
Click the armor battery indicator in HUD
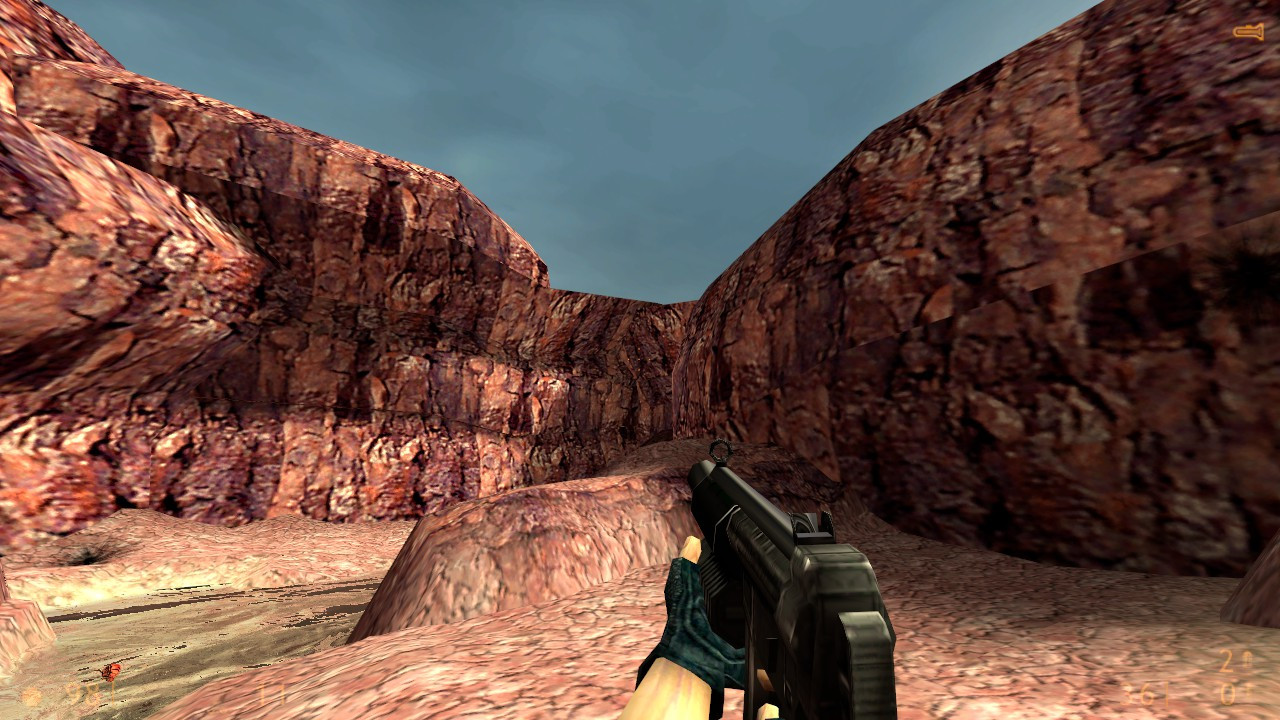pos(268,695)
